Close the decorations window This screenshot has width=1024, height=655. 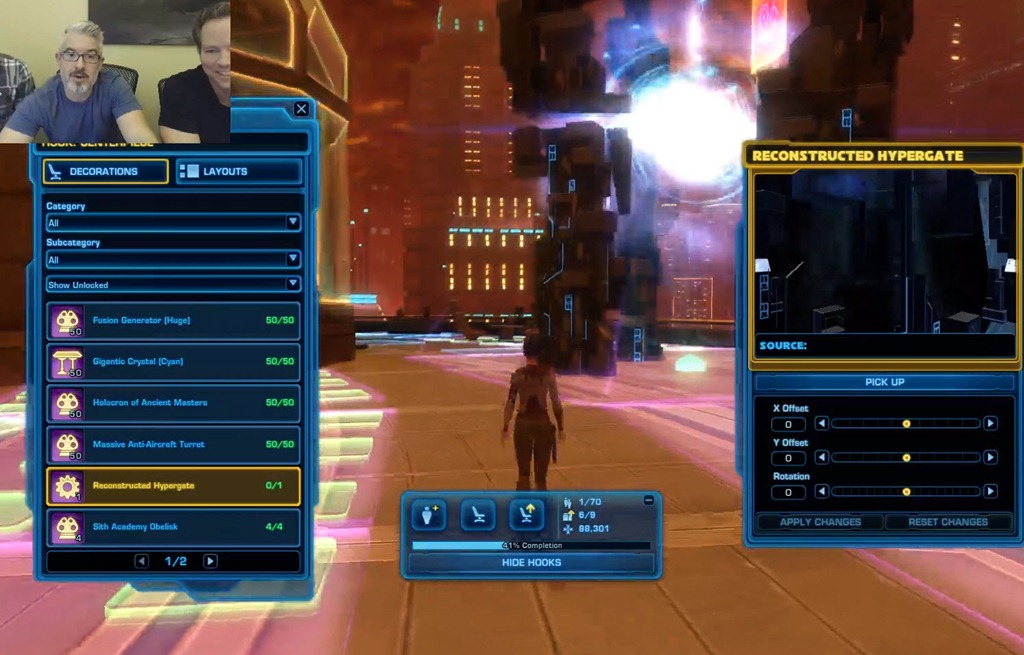pos(301,109)
